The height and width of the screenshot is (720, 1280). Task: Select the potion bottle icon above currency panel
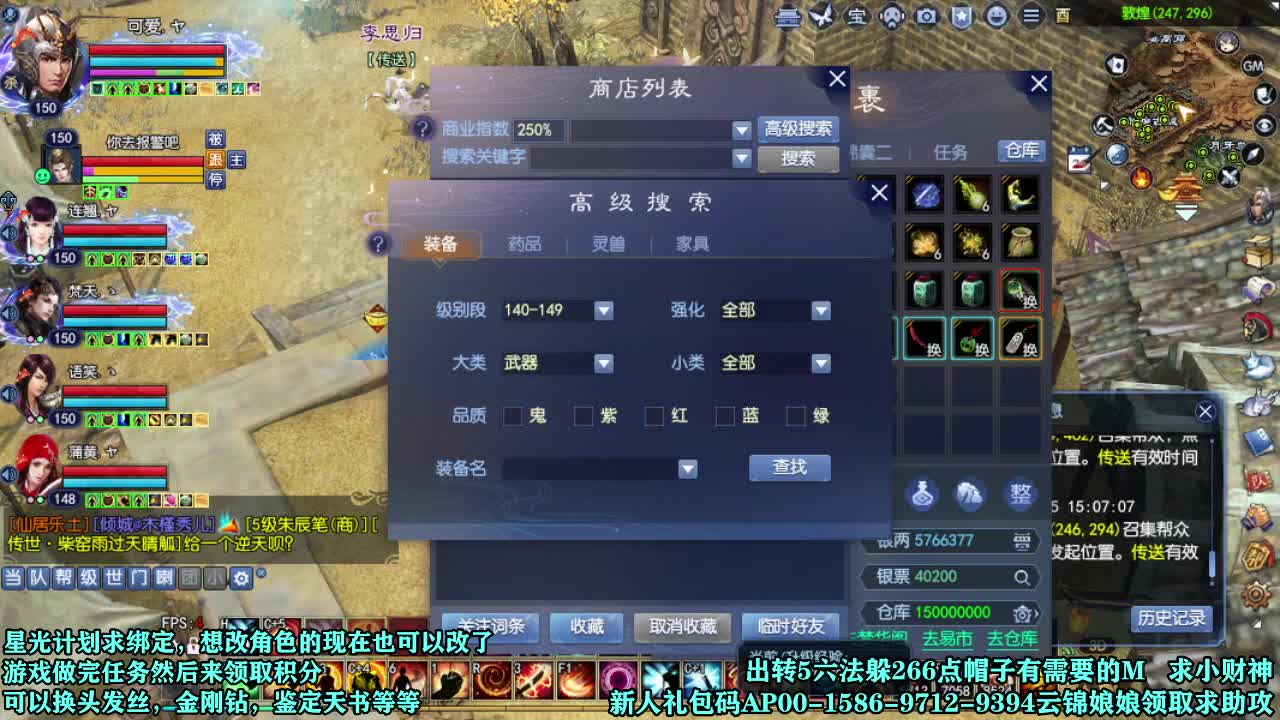coord(922,494)
